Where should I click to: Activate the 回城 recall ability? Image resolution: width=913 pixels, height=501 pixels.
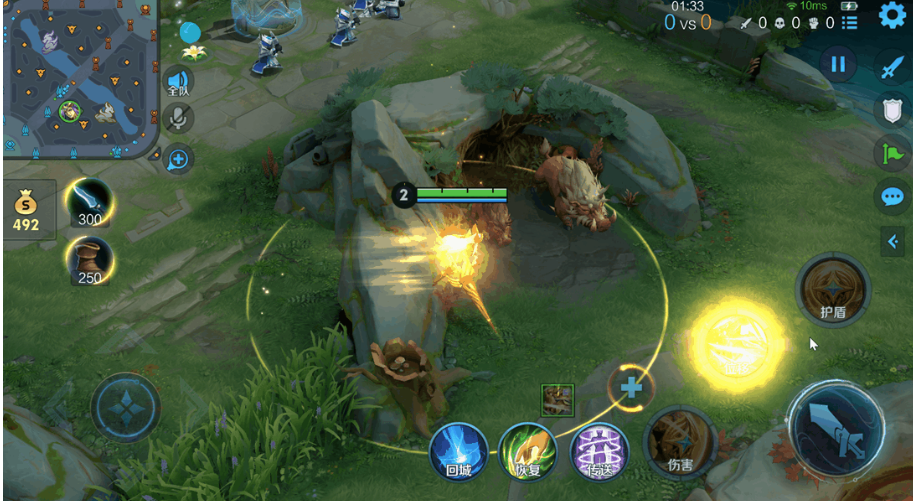coord(459,450)
